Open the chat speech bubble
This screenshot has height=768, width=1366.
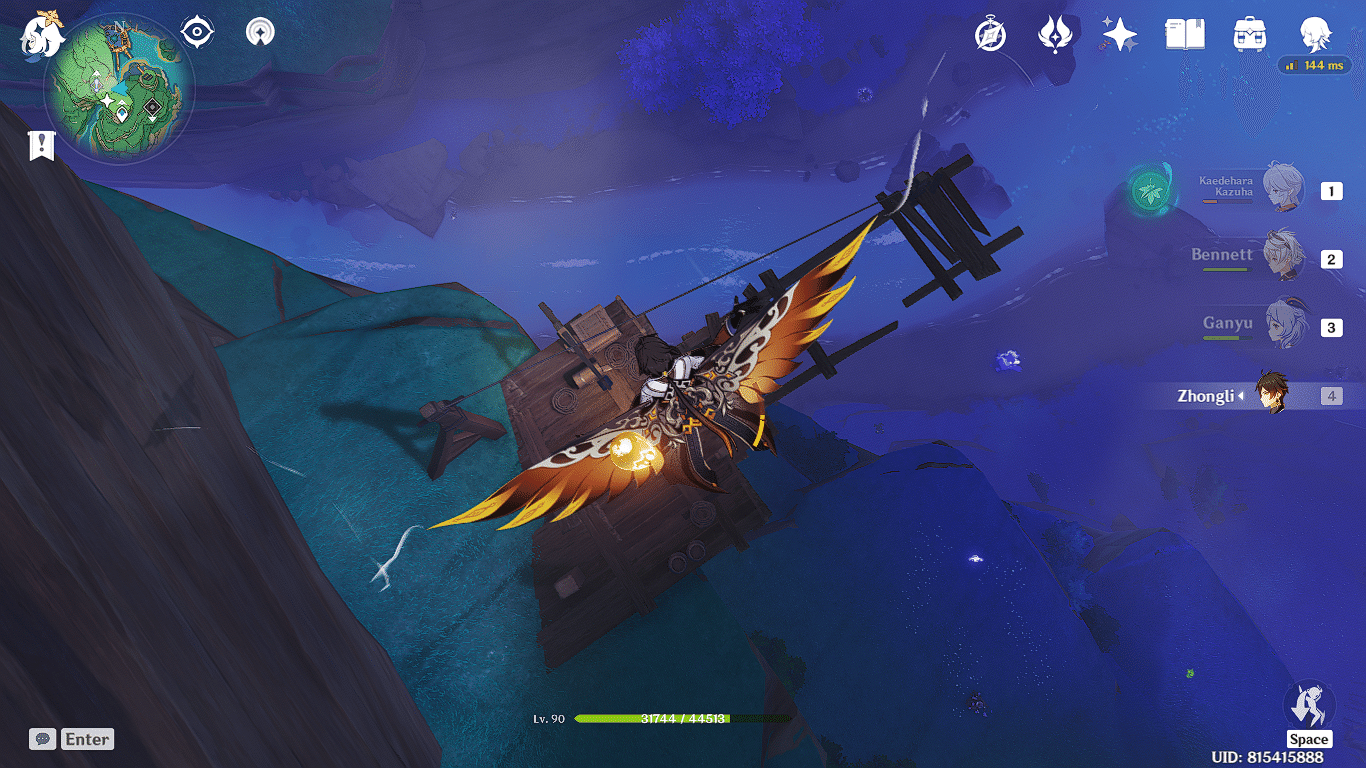pos(42,739)
